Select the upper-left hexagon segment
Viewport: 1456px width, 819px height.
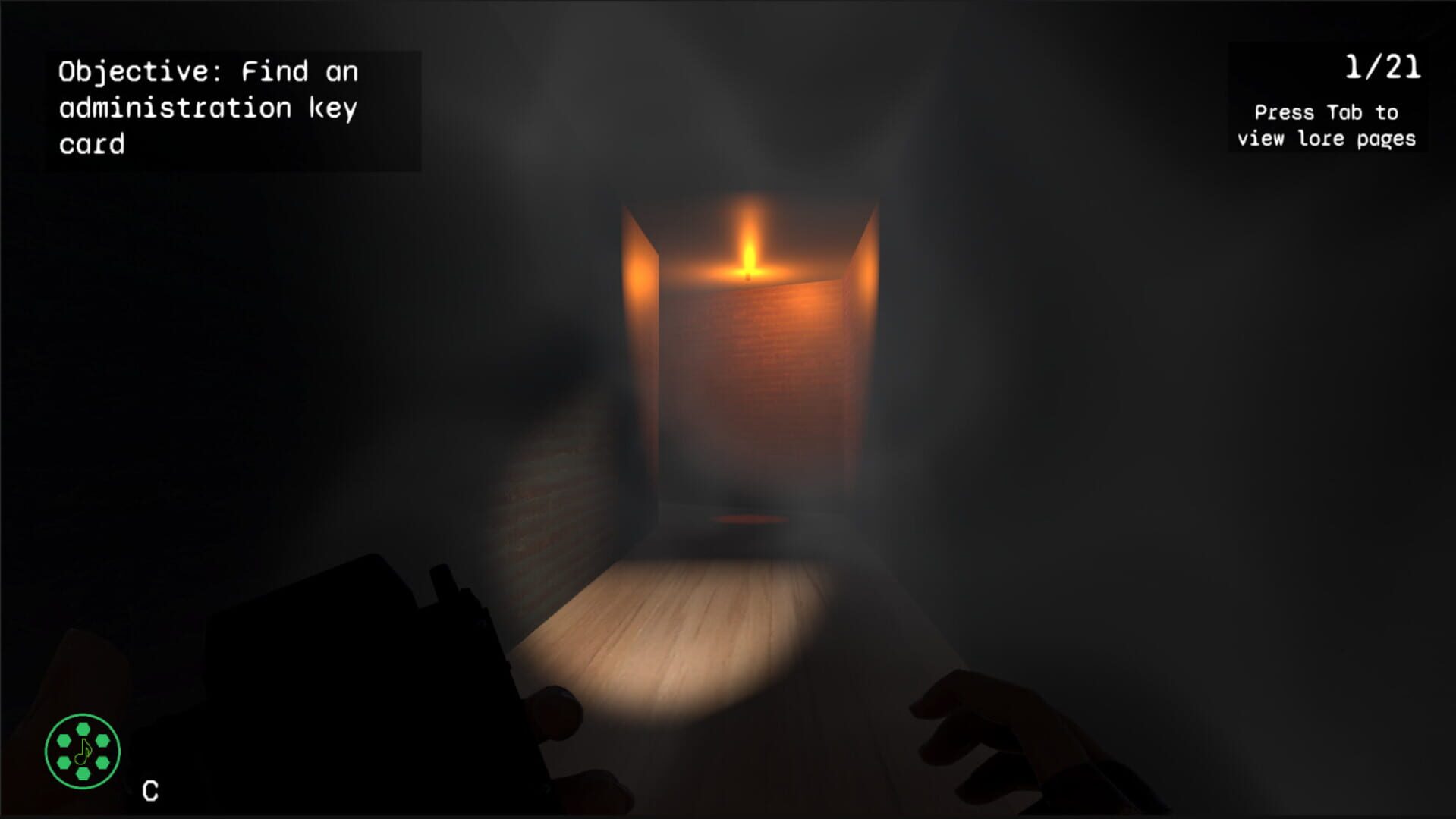point(64,741)
